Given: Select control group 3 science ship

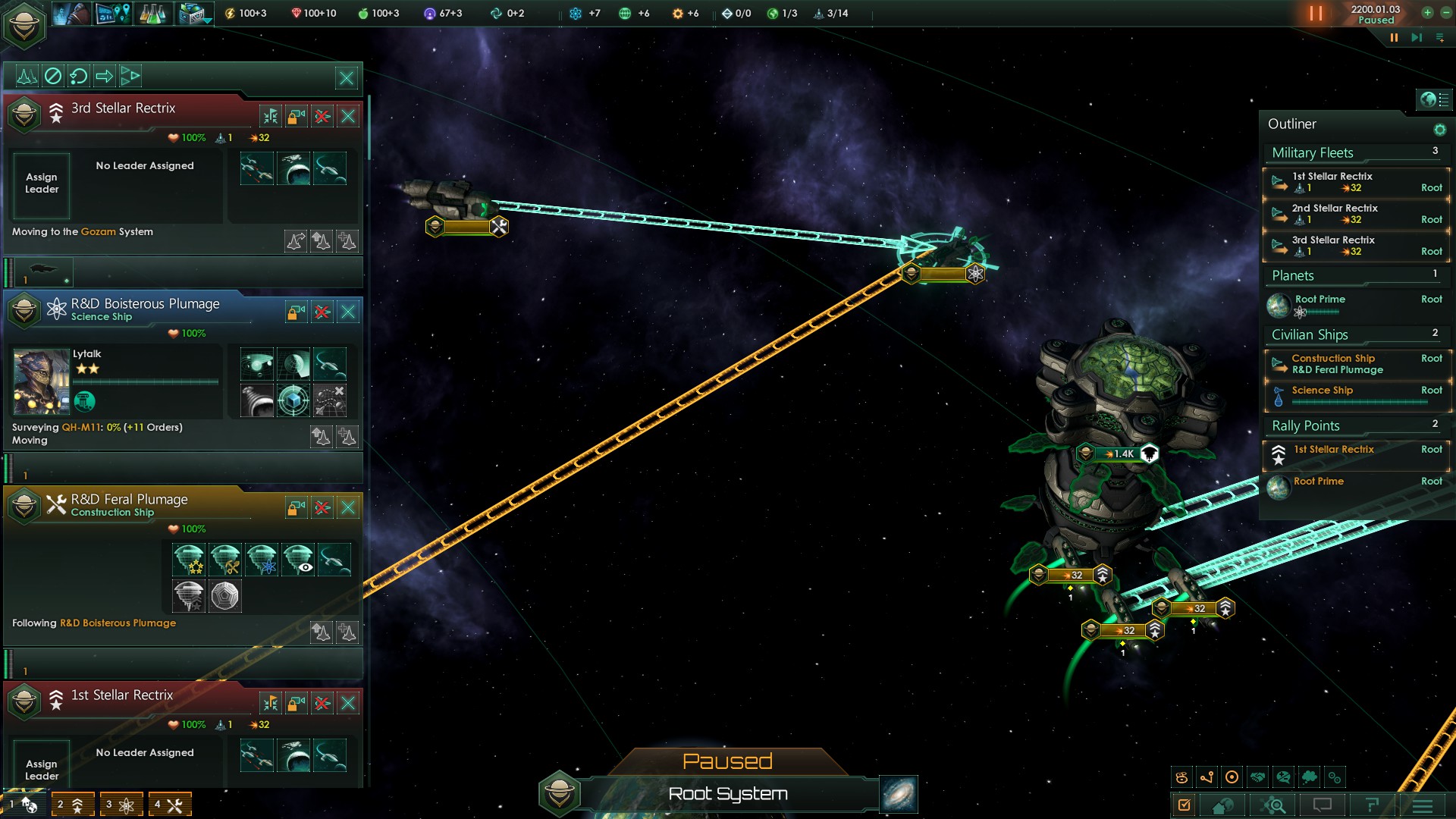Looking at the screenshot, I should pyautogui.click(x=121, y=805).
